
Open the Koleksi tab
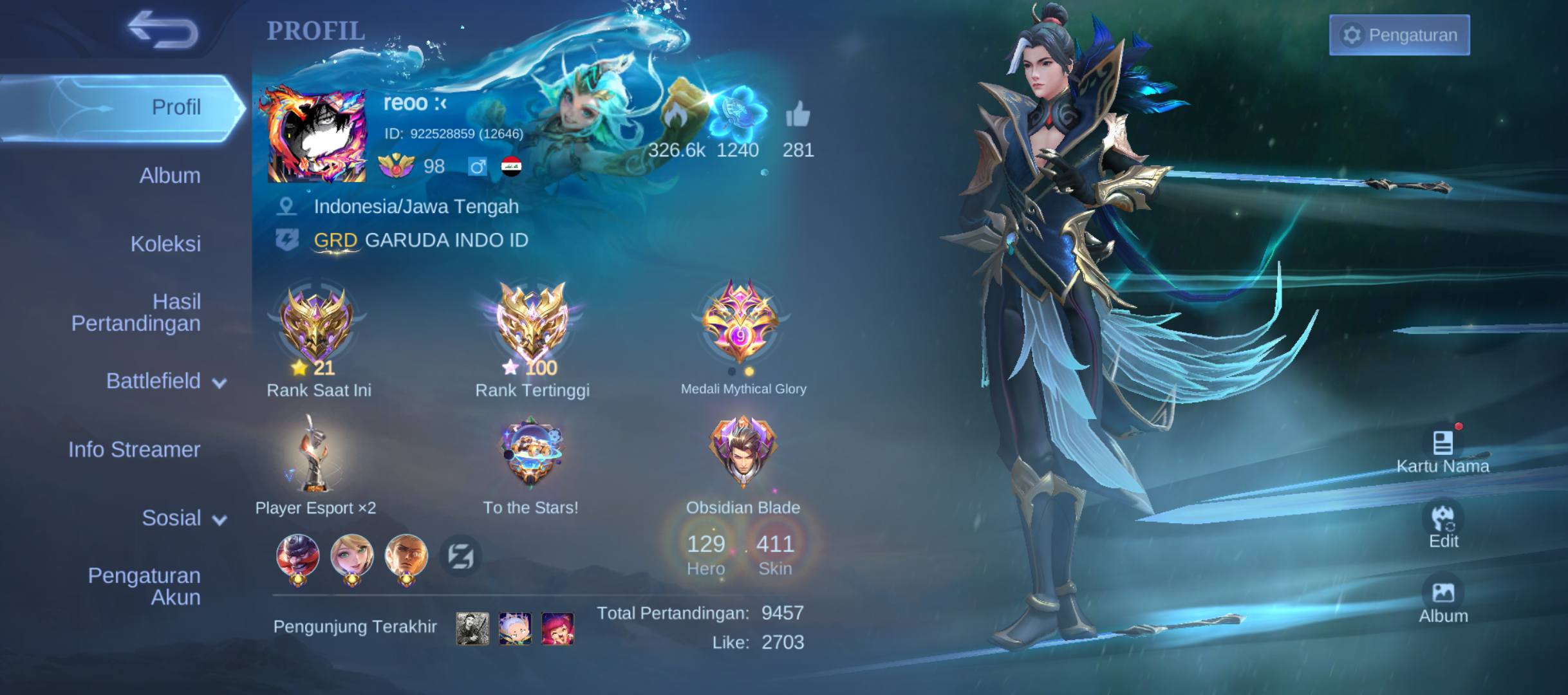[x=165, y=244]
